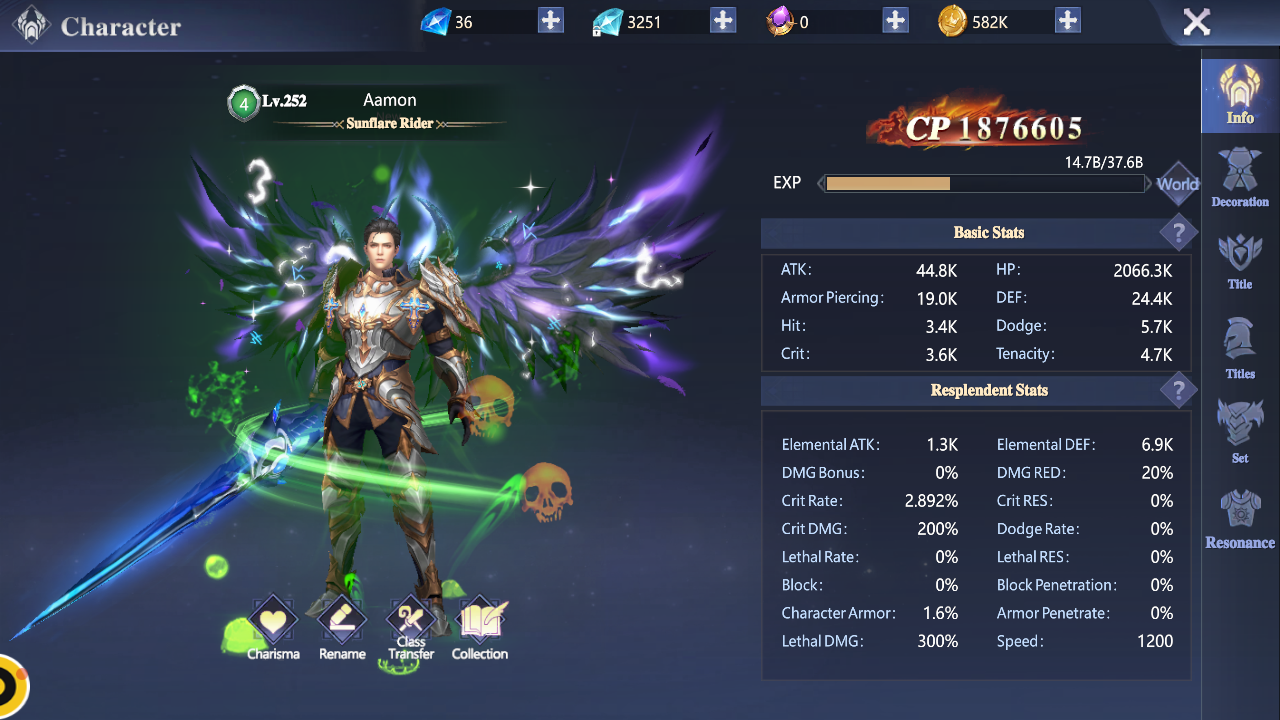Open Class Transfer
This screenshot has width=1280, height=720.
[411, 627]
